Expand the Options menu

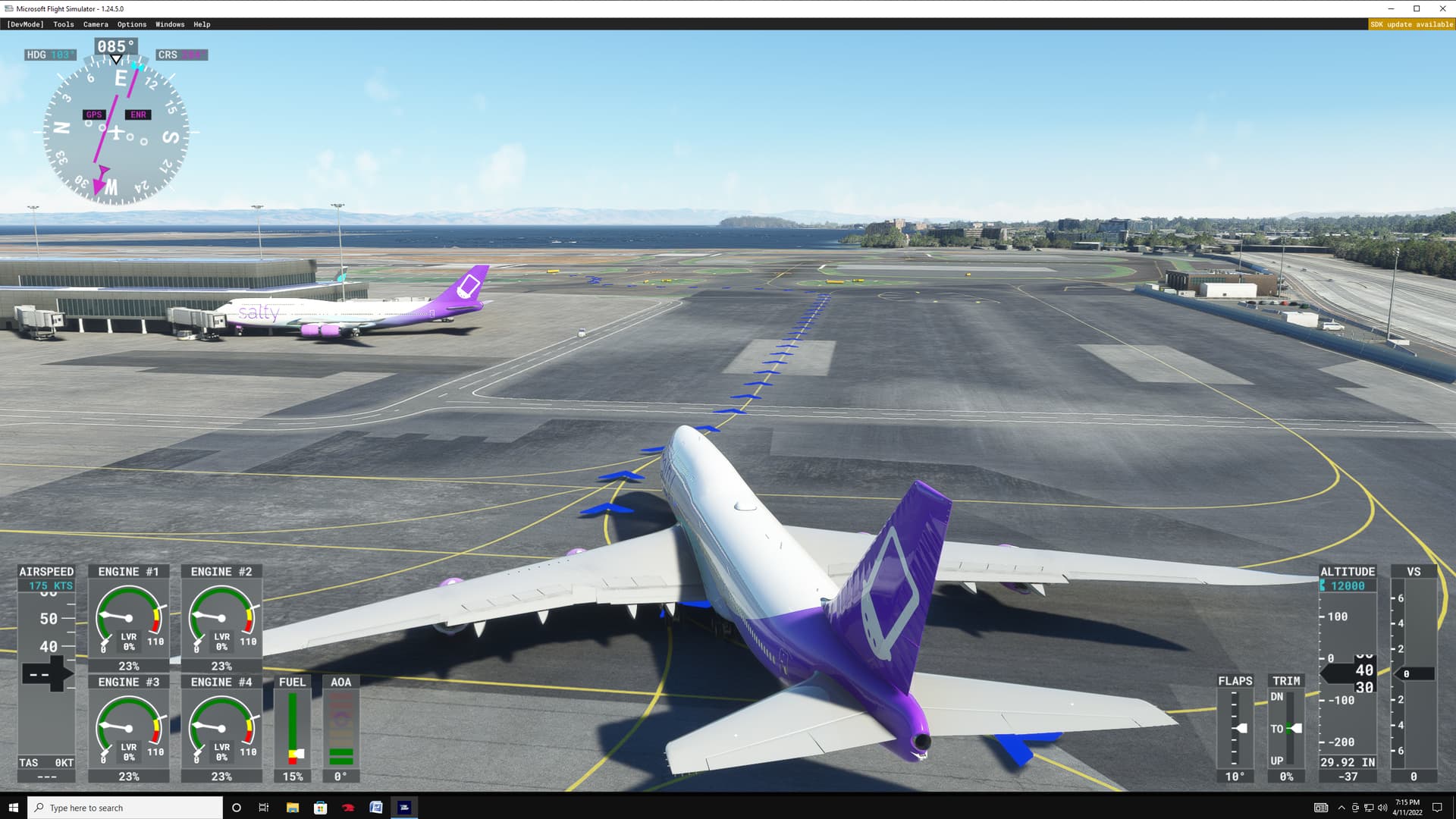[130, 24]
